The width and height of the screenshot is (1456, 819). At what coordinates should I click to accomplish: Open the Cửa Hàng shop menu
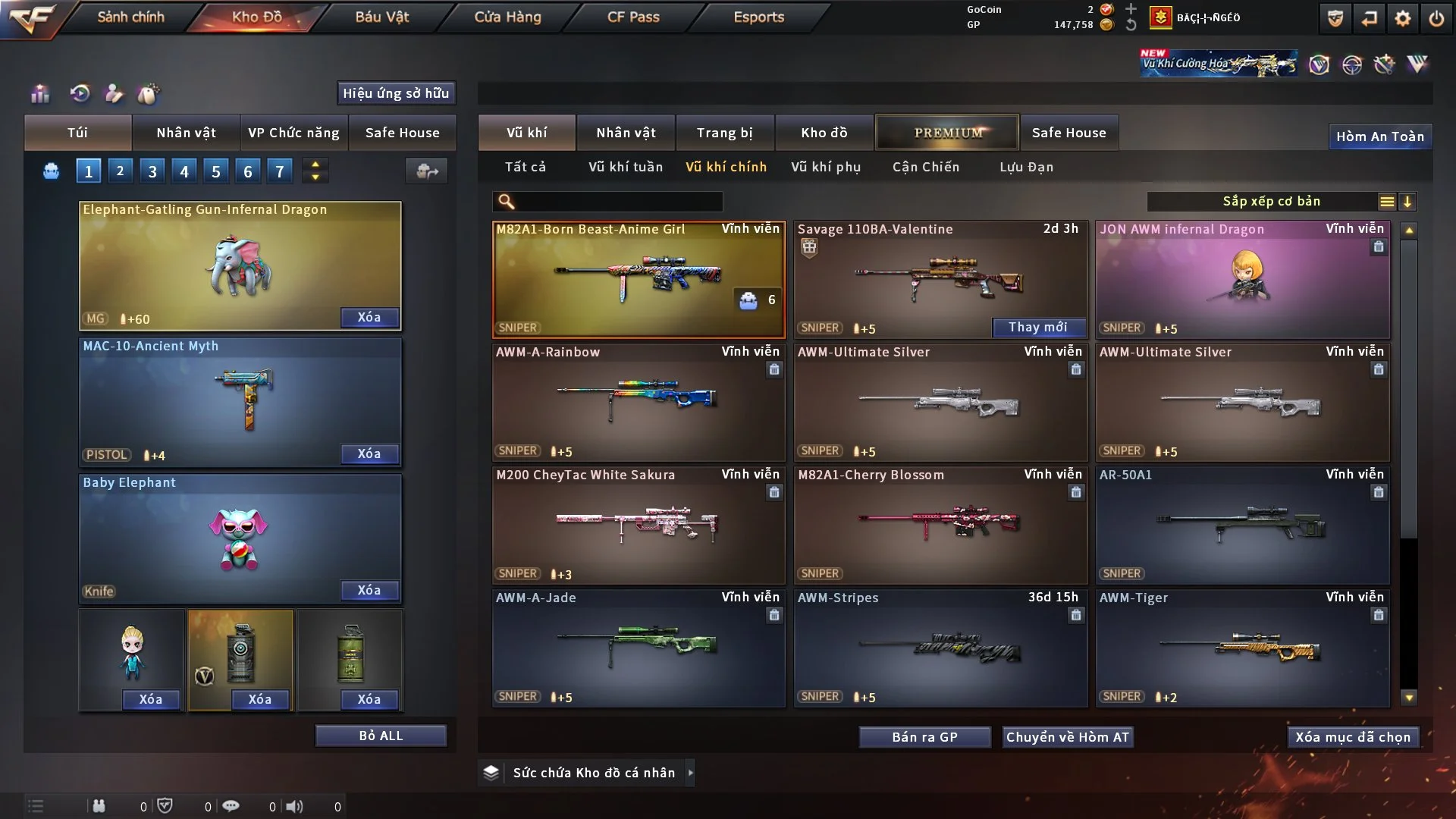(507, 17)
